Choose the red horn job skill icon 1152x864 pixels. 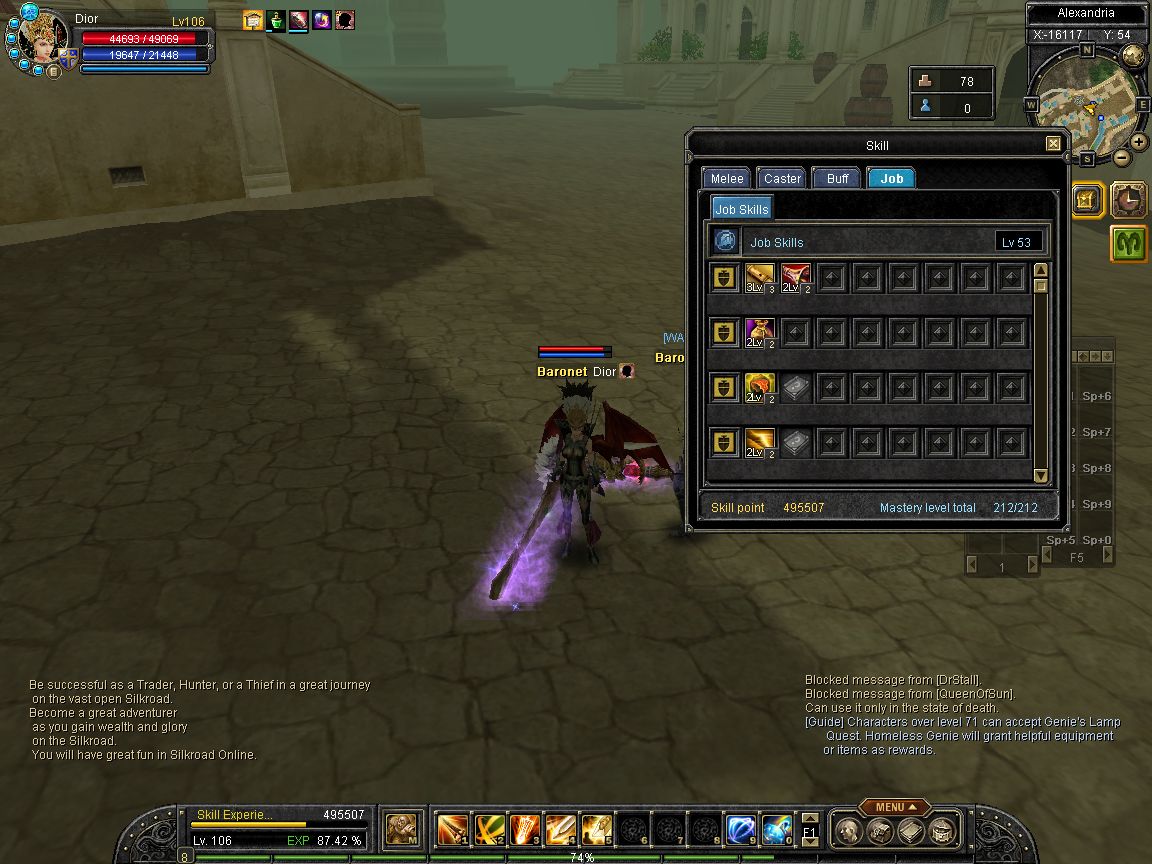pos(796,277)
